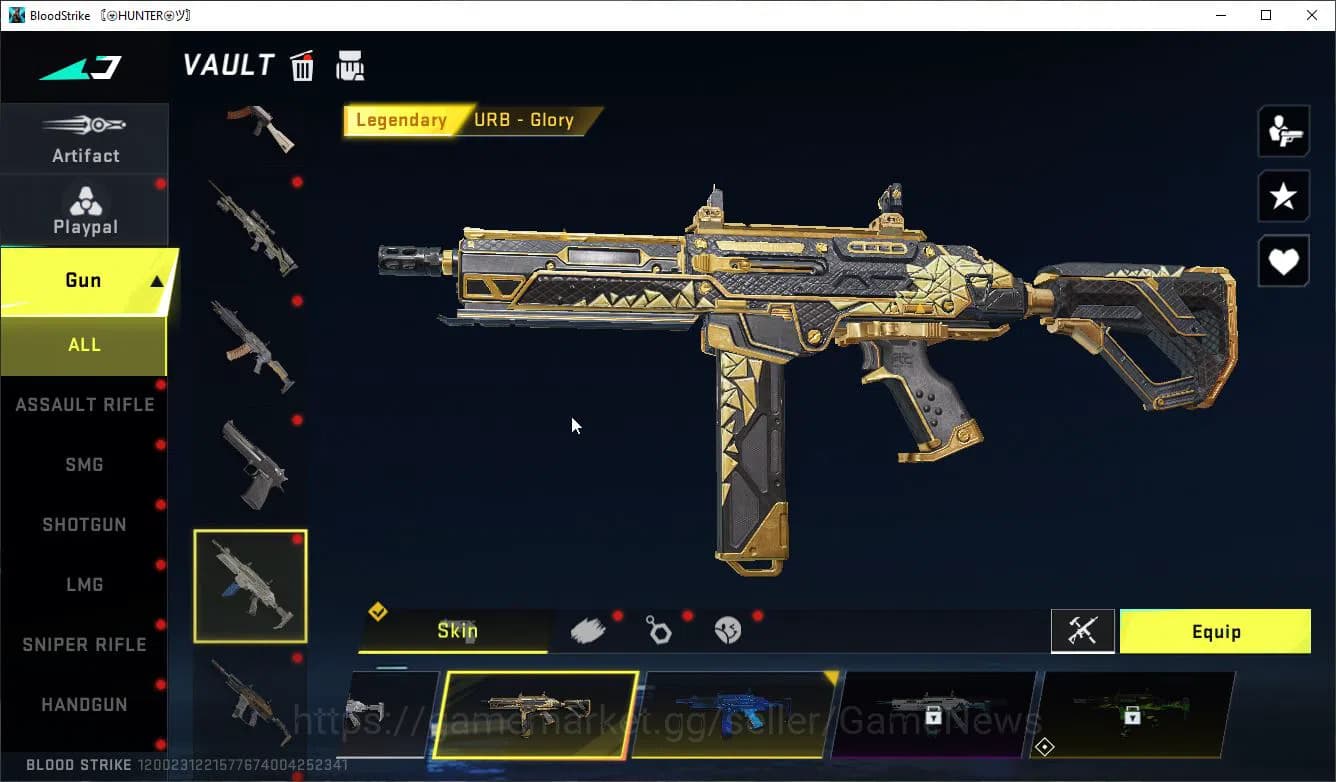Viewport: 1336px width, 782px height.
Task: View Sniper Rifle weapons
Action: (x=84, y=645)
